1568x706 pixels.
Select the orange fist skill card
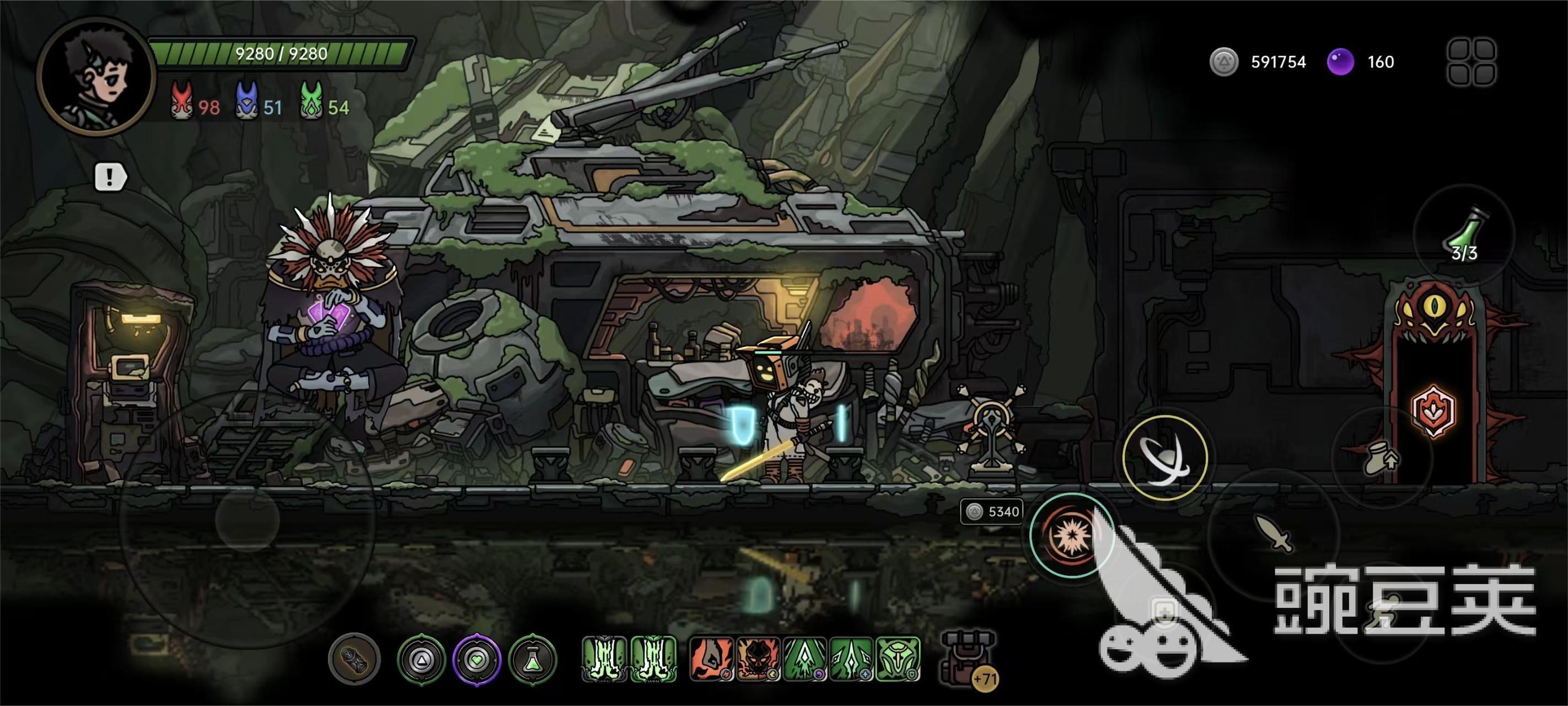coord(711,659)
